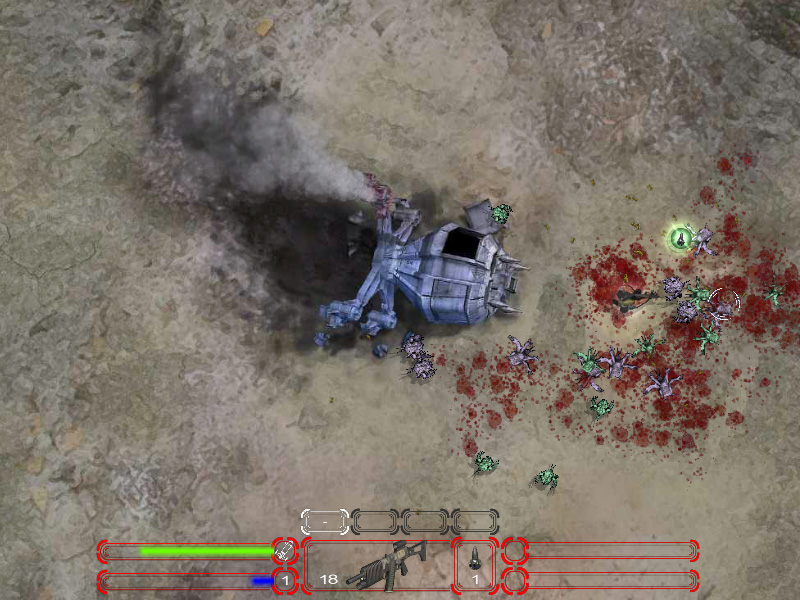Screen dimensions: 800x600
Task: Select the highlighted dash slot above the weapon
Action: coord(325,521)
